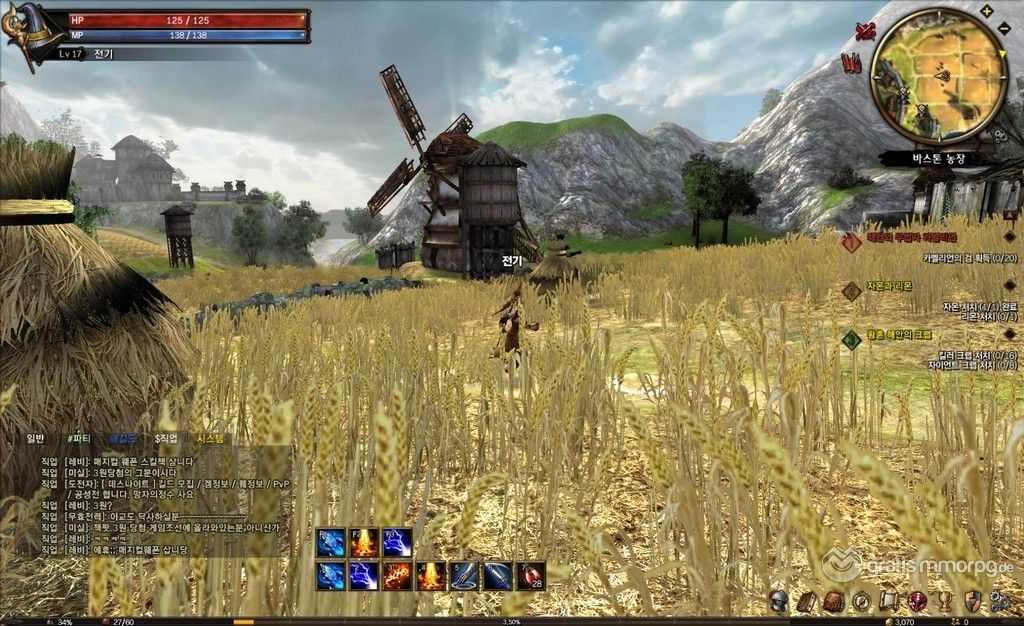1024x626 pixels.
Task: Open the character helmet menu icon
Action: (x=778, y=602)
